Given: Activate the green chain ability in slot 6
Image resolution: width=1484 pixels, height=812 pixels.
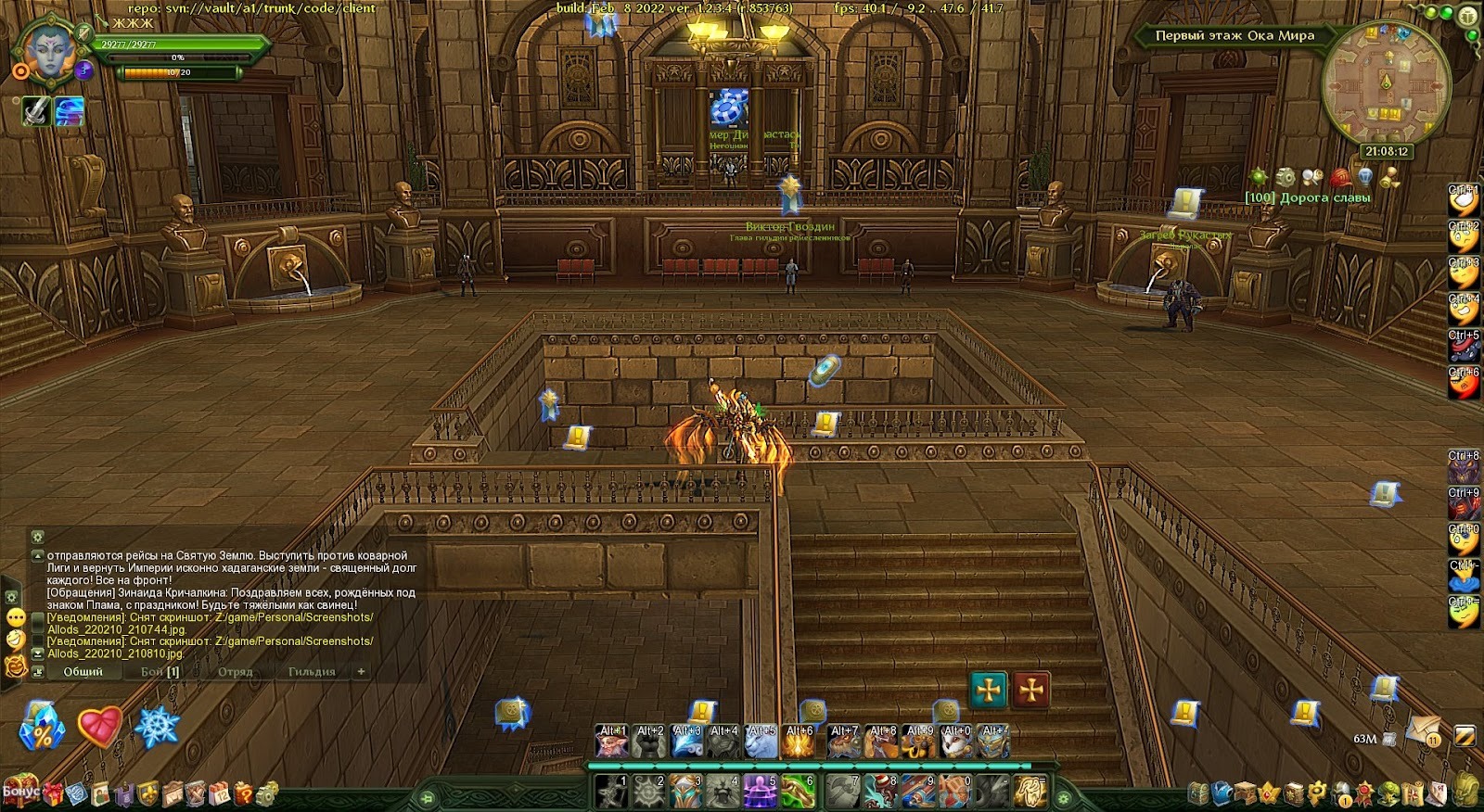Looking at the screenshot, I should click(798, 791).
